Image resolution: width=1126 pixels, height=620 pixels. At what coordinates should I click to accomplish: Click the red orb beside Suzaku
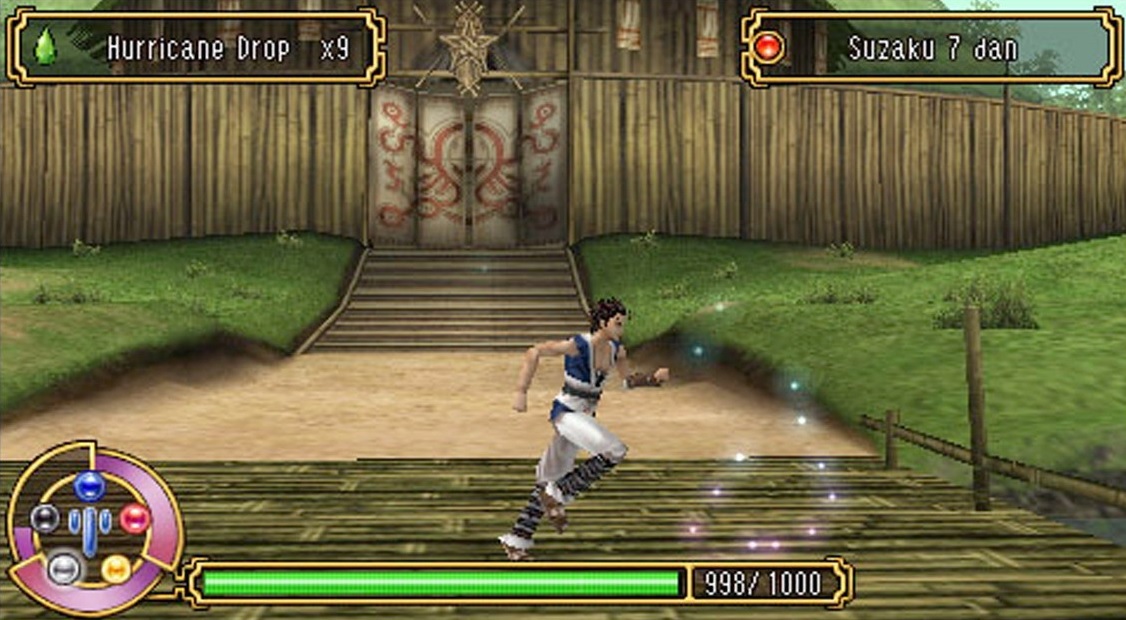point(769,47)
